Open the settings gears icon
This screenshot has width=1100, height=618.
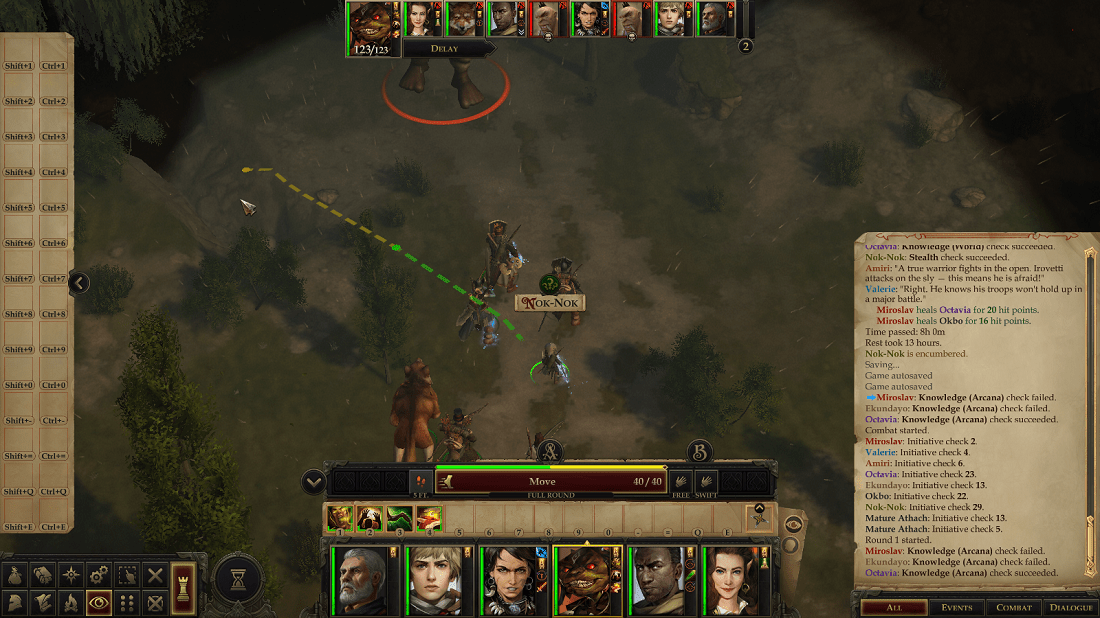[99, 575]
